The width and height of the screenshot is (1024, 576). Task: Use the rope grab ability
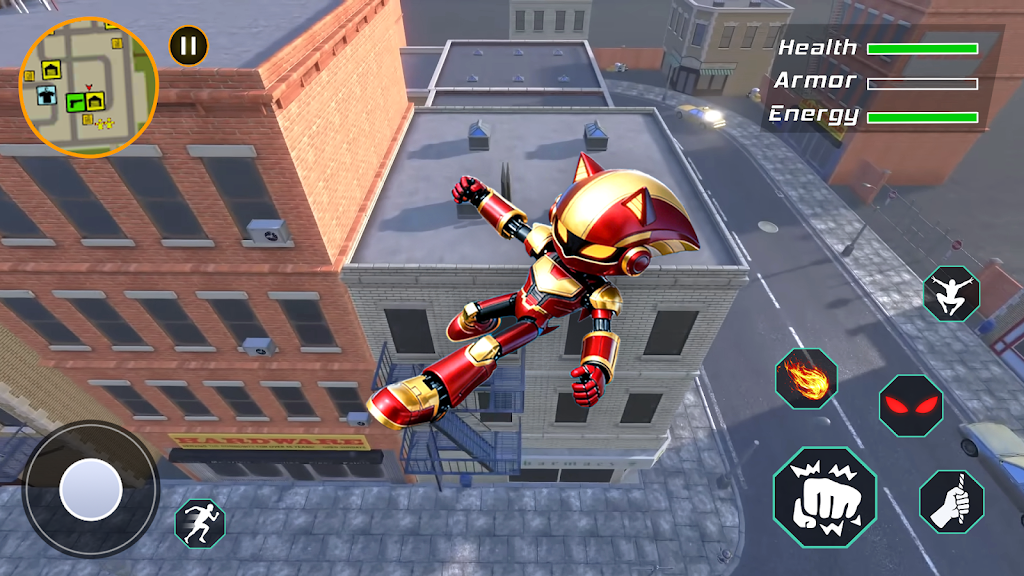[x=951, y=500]
